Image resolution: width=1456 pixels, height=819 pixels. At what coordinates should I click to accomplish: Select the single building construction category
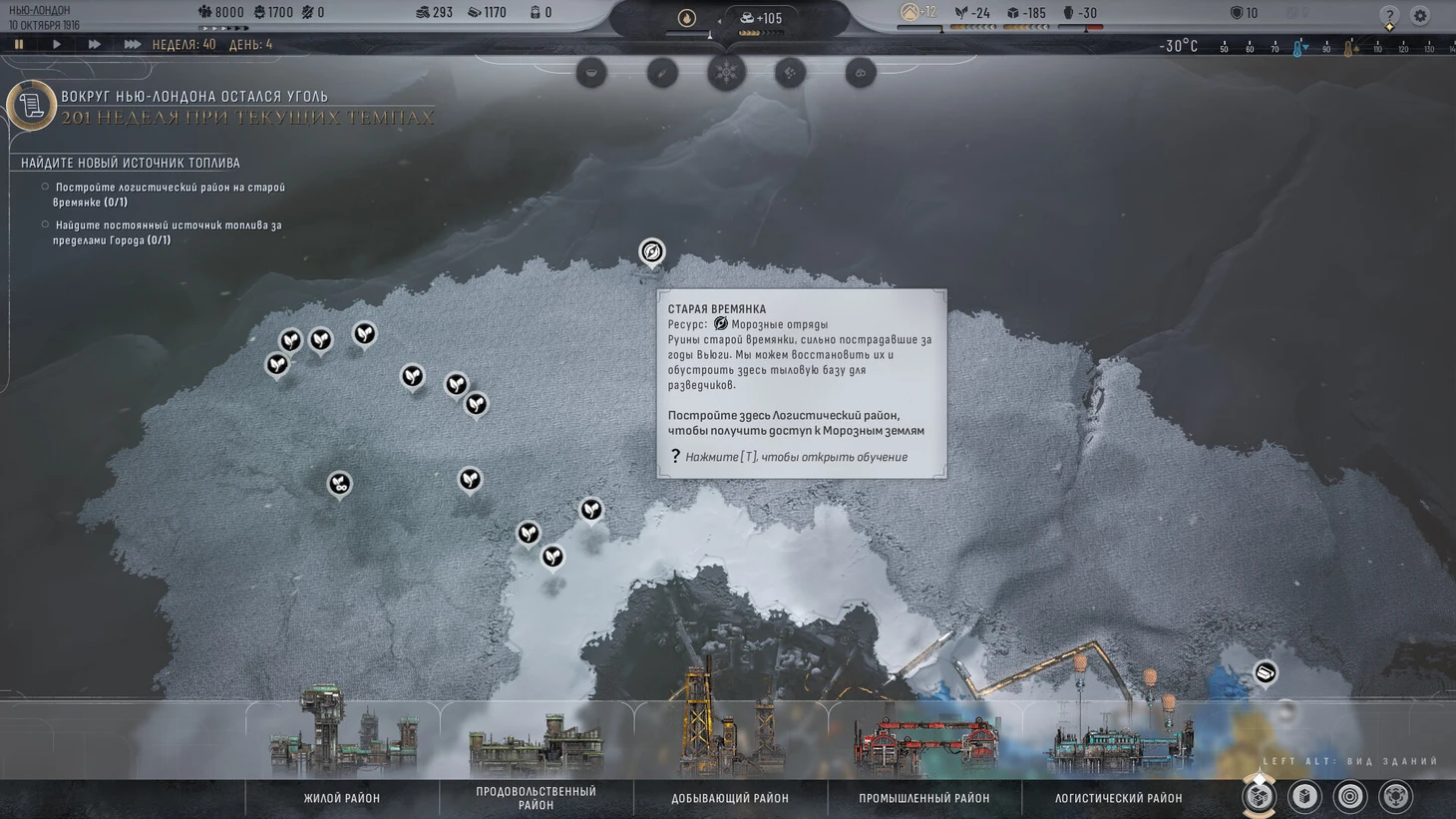(x=1304, y=796)
